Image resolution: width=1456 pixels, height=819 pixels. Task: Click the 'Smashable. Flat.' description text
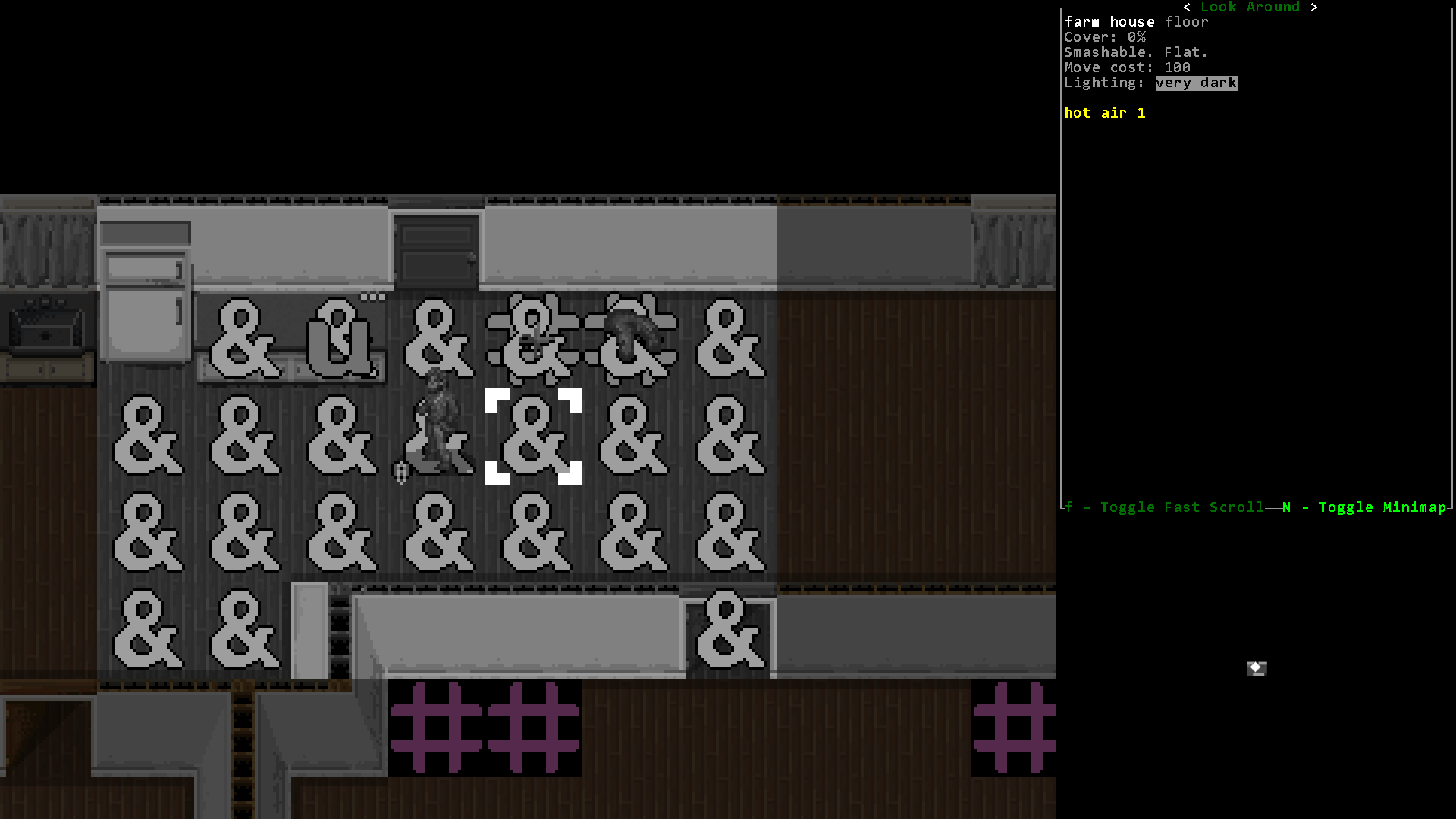[1136, 52]
